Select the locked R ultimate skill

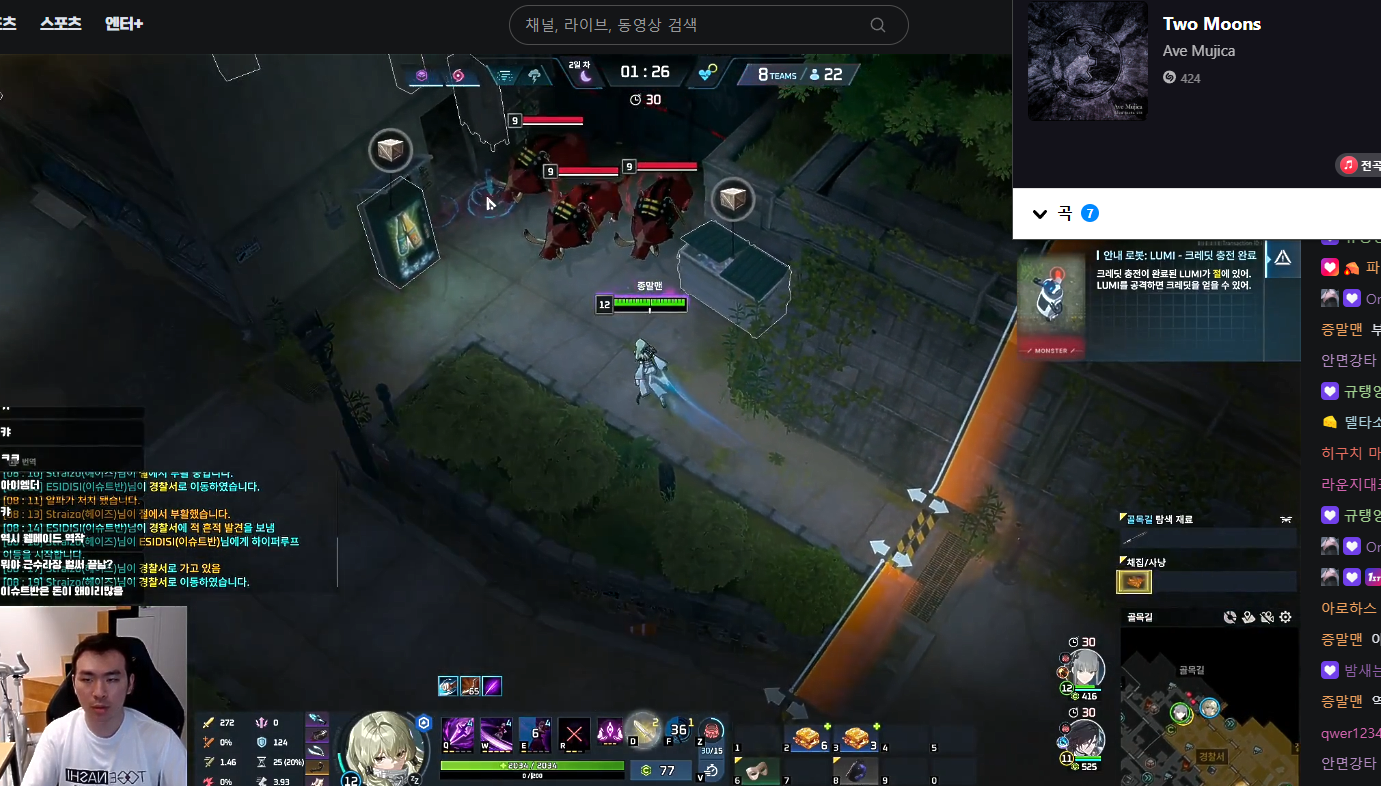573,733
